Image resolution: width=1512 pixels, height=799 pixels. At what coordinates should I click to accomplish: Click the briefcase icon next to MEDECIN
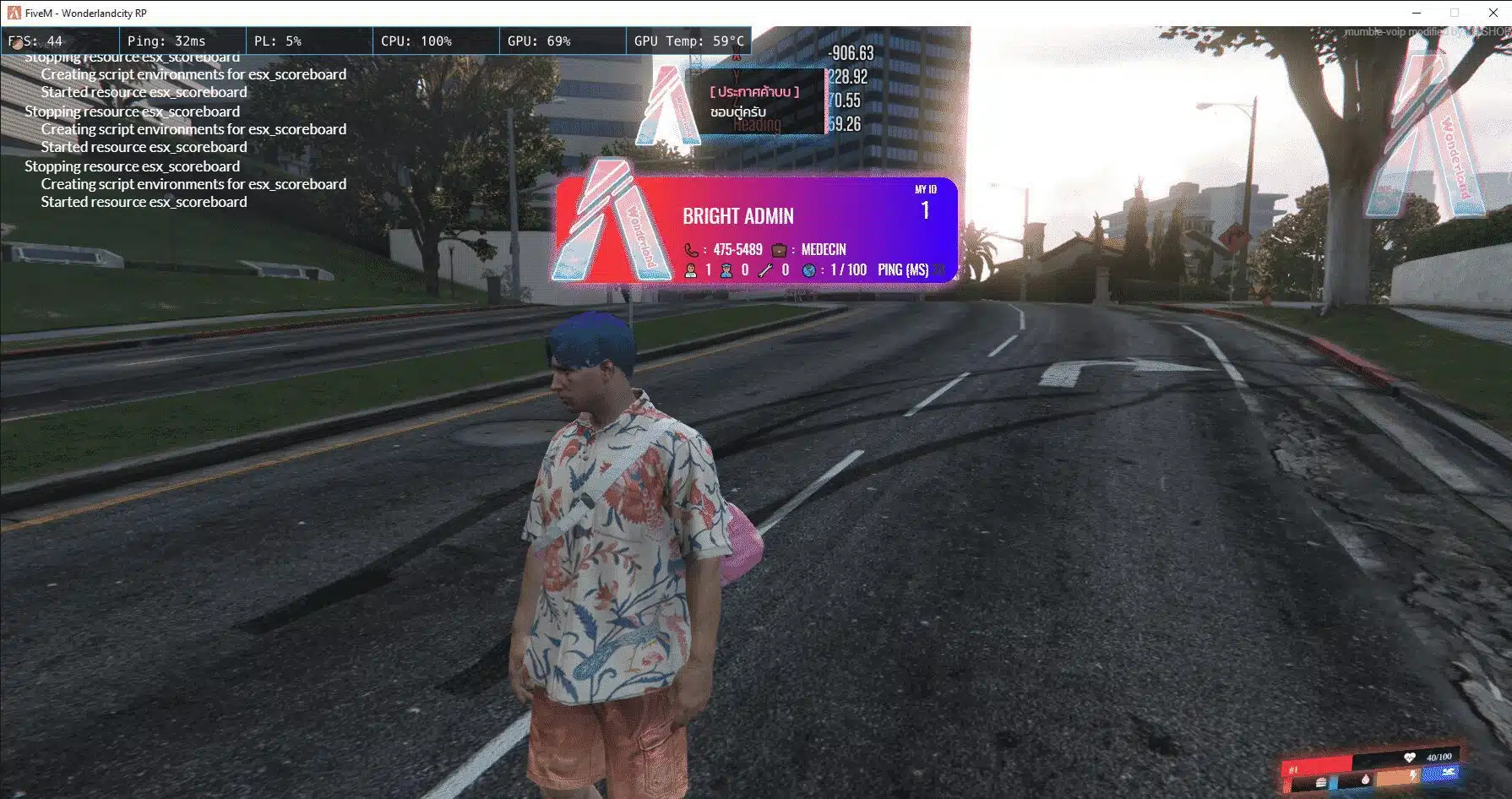[x=779, y=250]
